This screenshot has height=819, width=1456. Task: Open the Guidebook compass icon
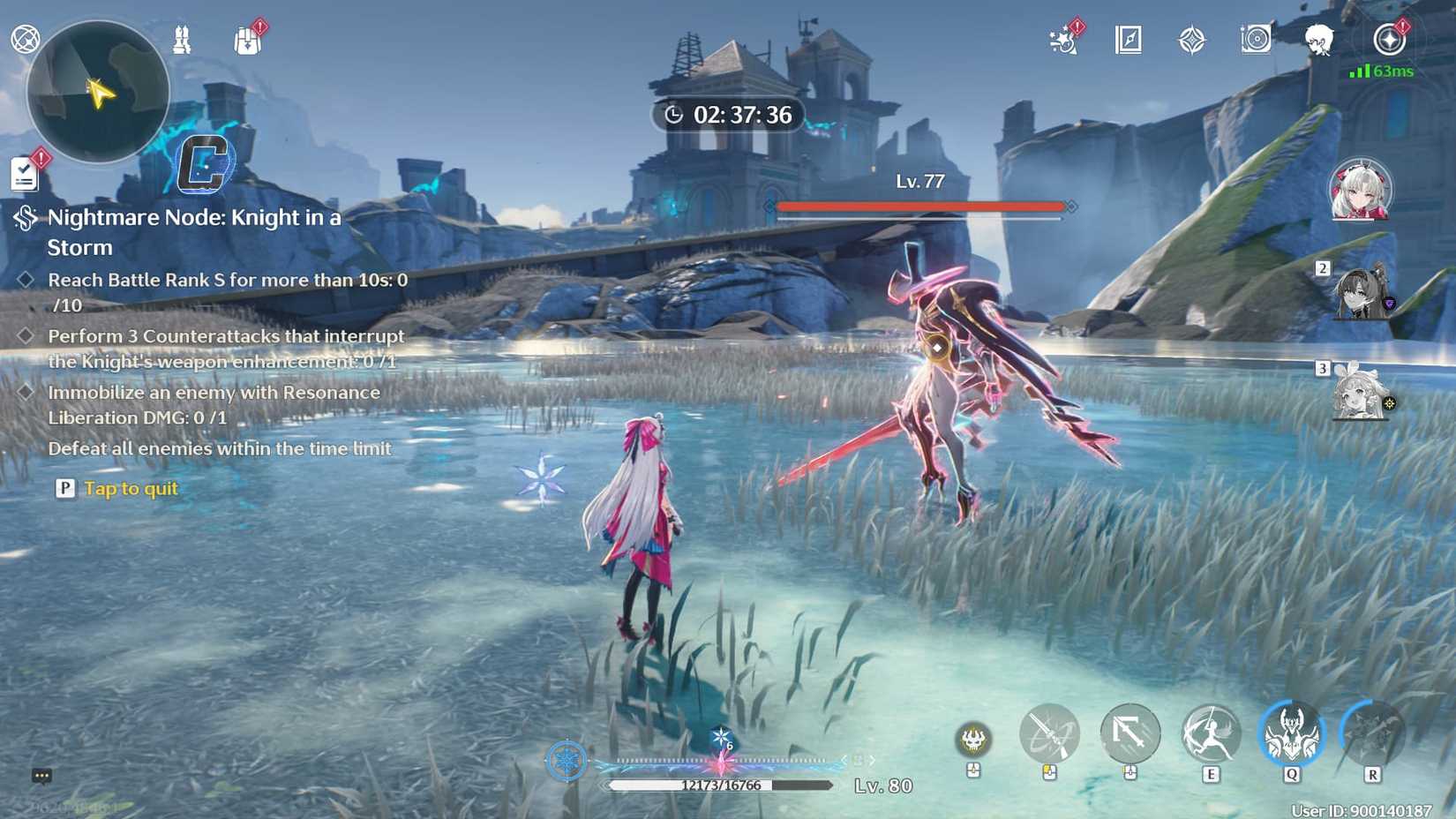click(x=1127, y=39)
